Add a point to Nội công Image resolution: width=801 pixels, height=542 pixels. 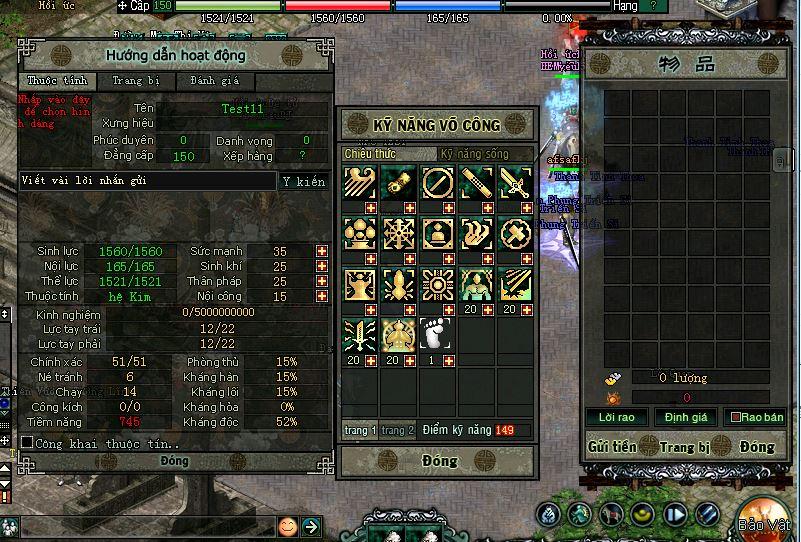[322, 296]
